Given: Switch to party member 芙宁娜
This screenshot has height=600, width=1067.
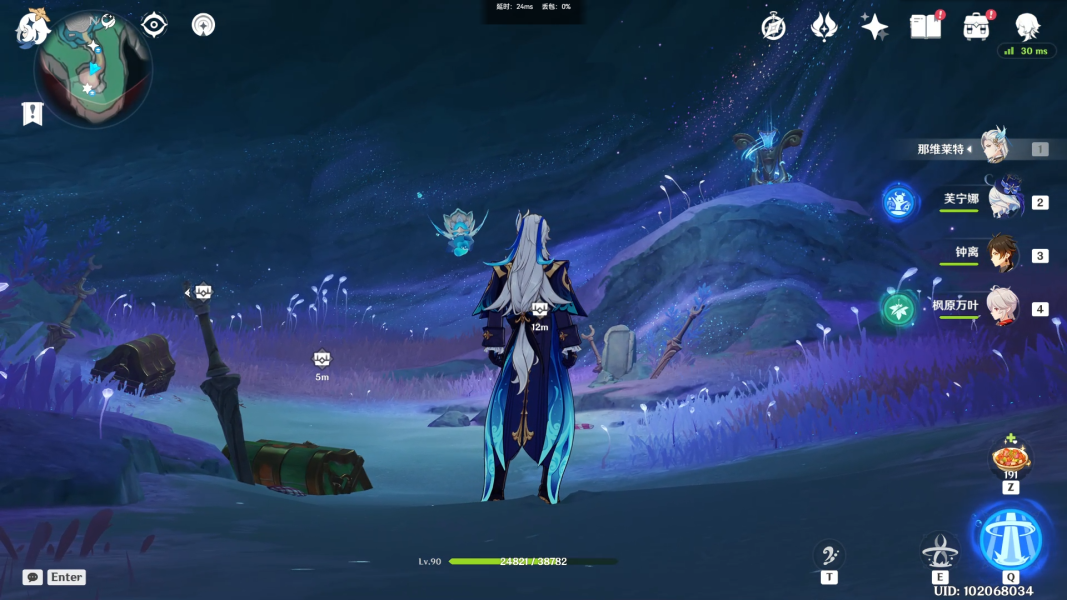Looking at the screenshot, I should coord(1002,200).
